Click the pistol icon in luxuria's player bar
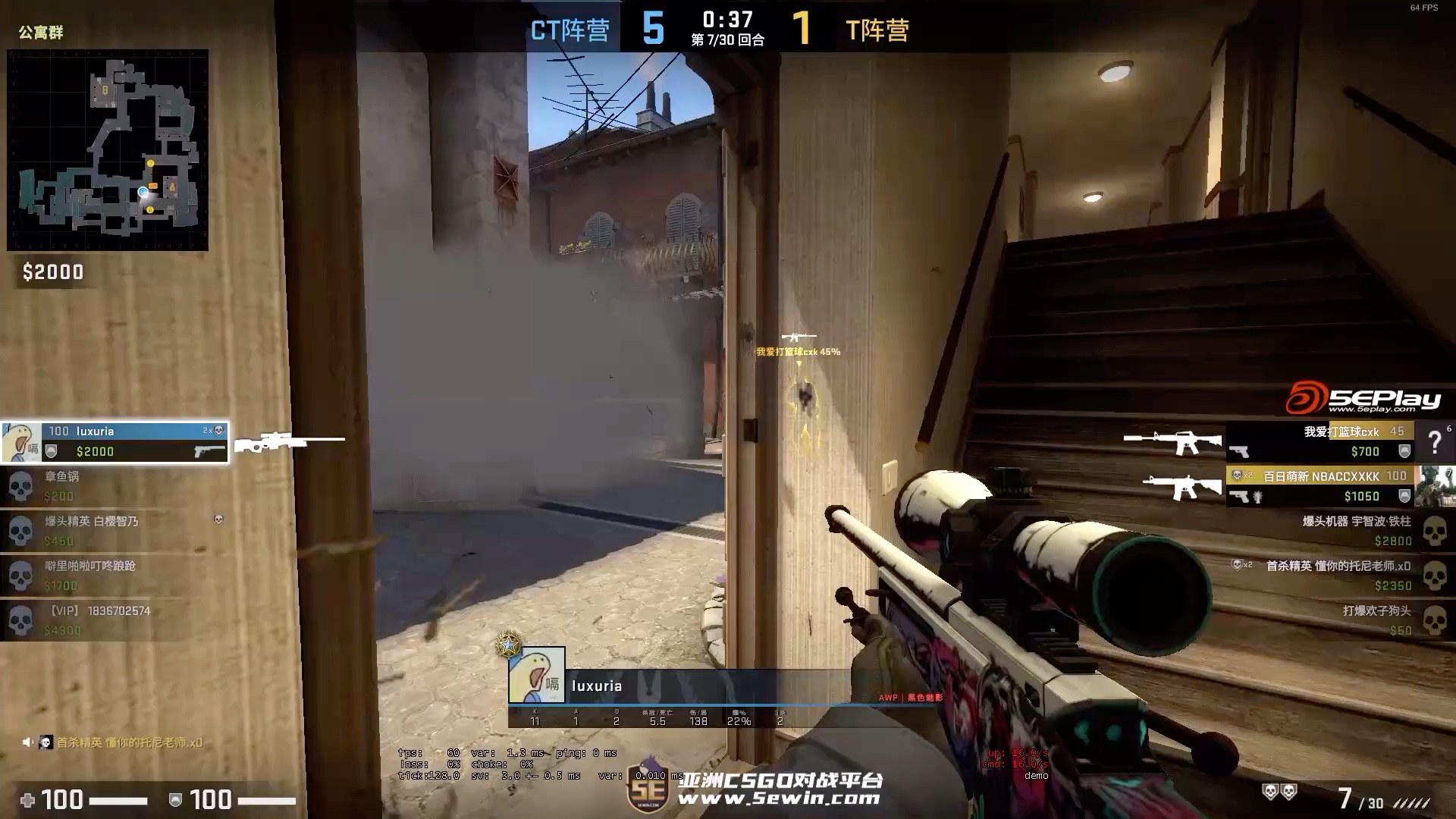 pyautogui.click(x=210, y=451)
